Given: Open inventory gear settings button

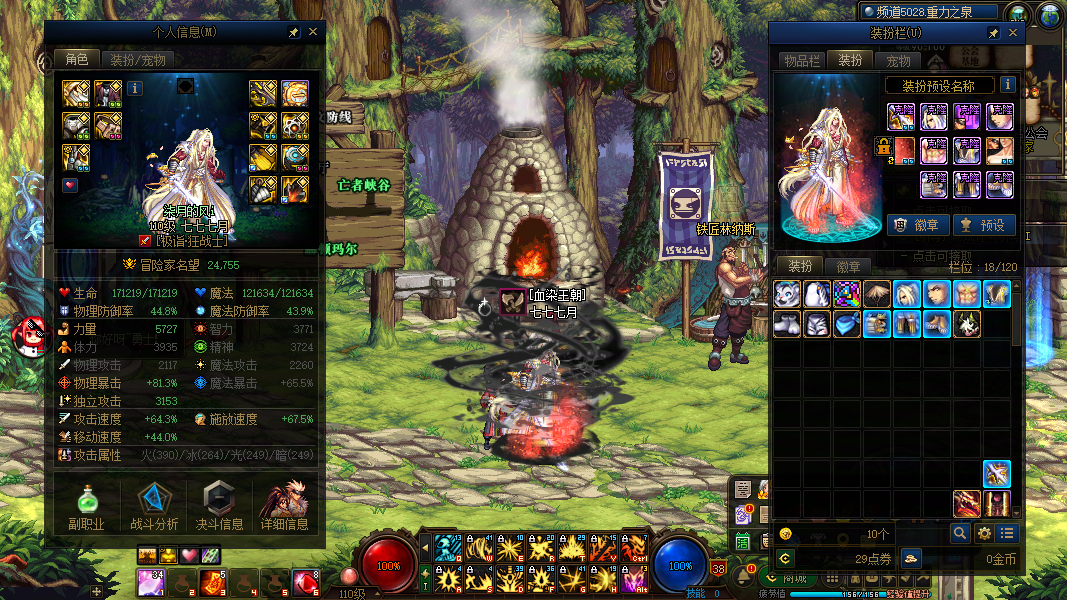Looking at the screenshot, I should 984,534.
